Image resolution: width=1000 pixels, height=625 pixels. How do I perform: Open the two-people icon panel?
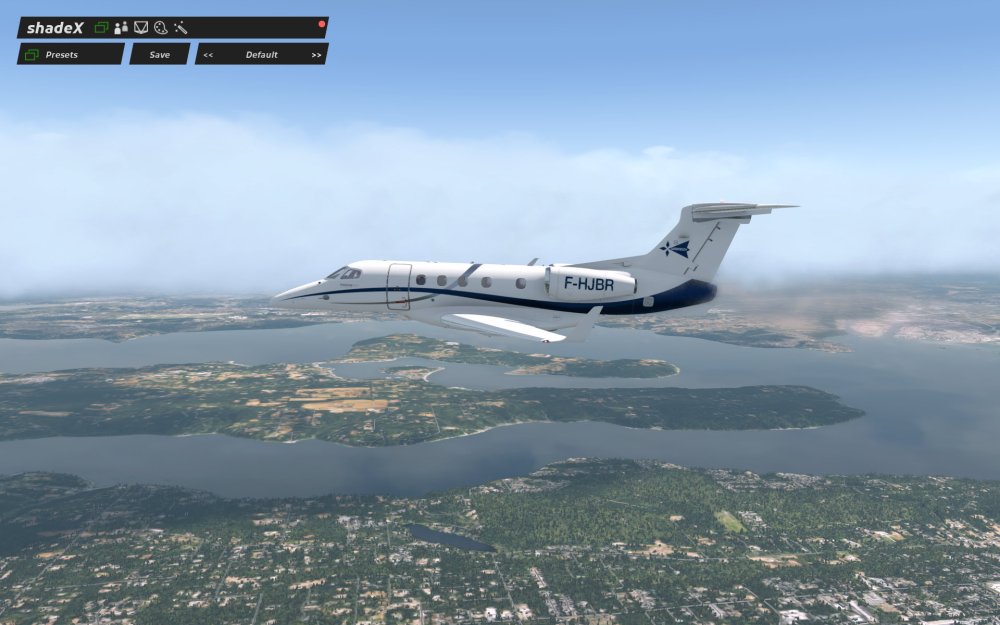click(x=121, y=27)
